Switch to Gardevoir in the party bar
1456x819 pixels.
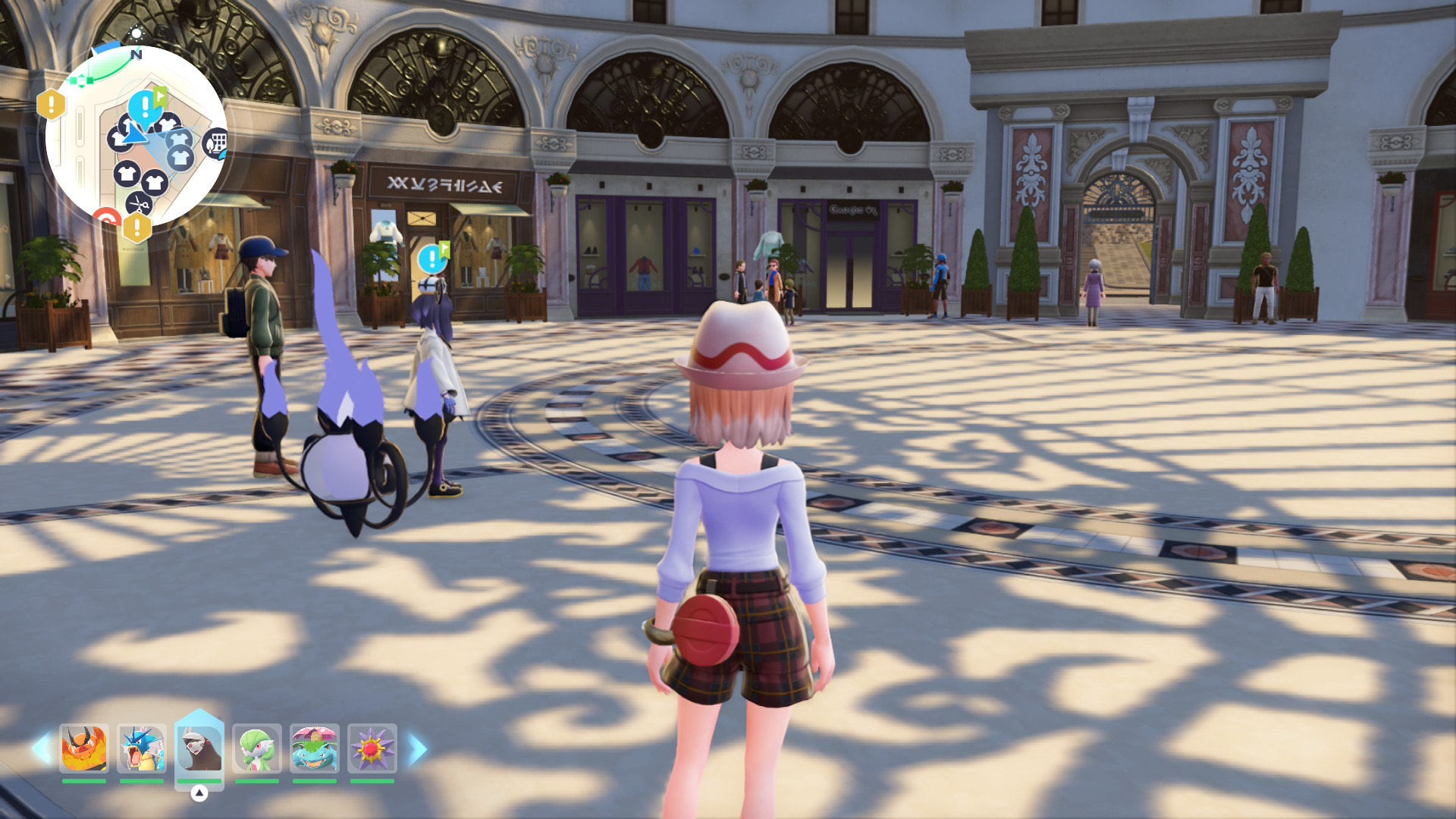257,748
